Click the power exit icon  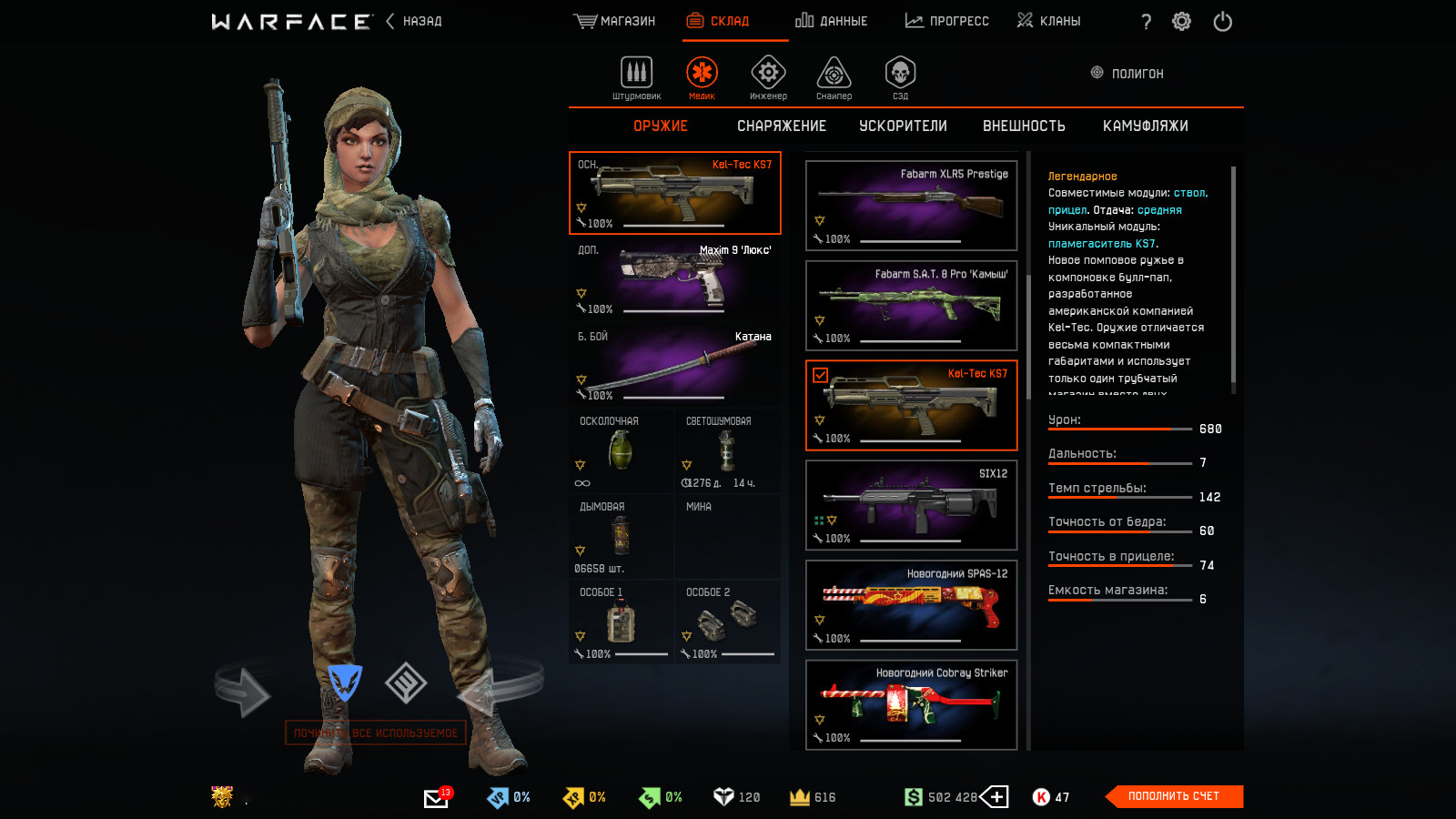(1222, 22)
